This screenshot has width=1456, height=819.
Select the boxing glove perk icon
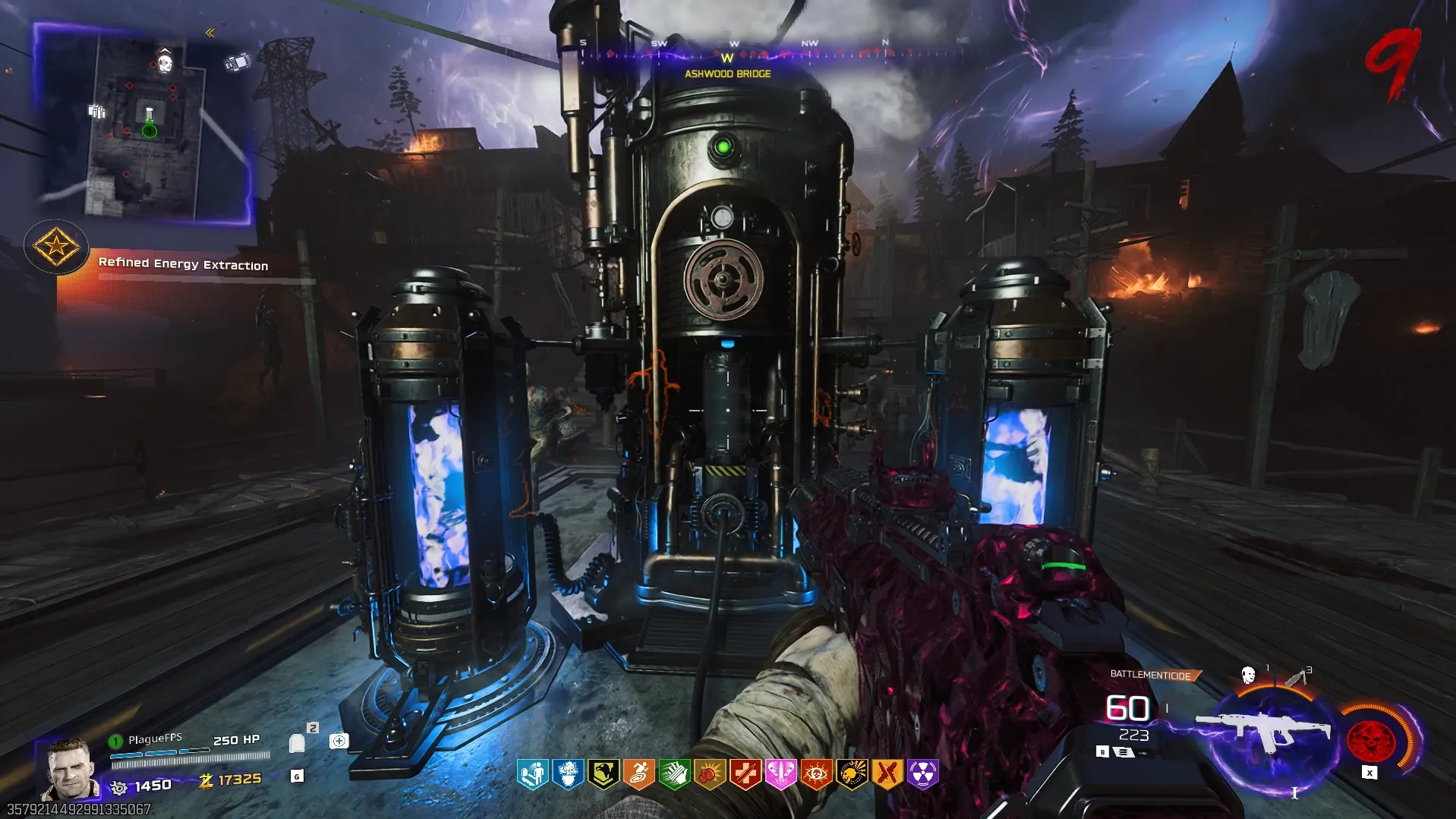(x=710, y=774)
